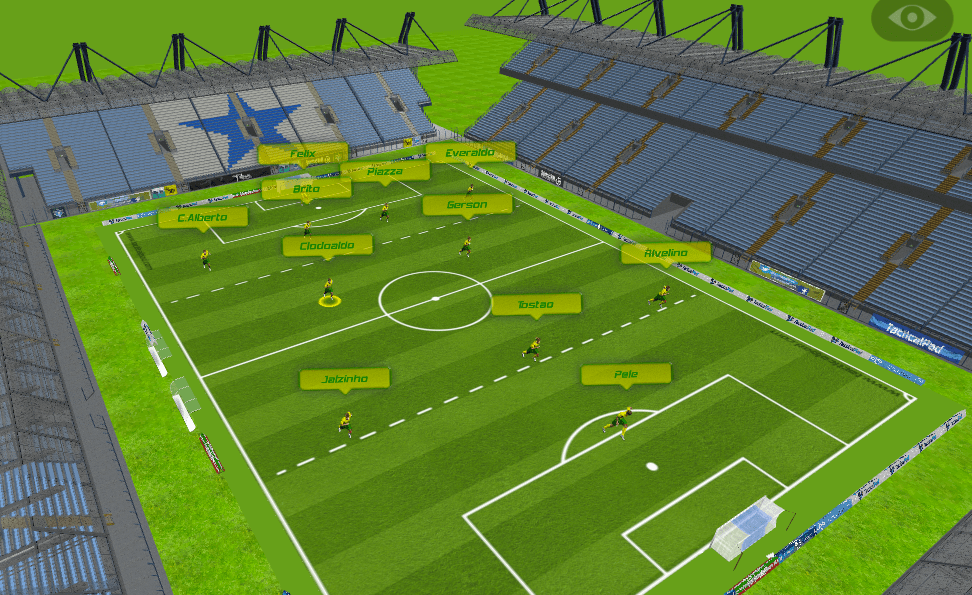Select the Tostao player label

pos(536,304)
